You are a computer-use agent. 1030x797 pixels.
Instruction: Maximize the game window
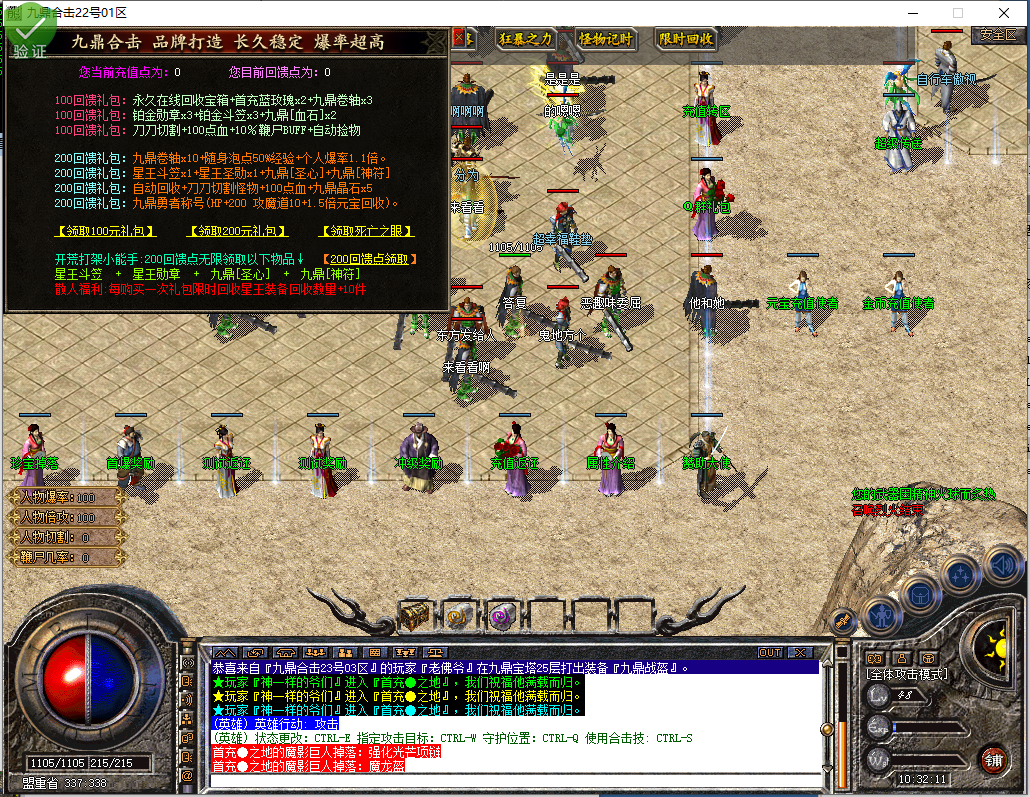pyautogui.click(x=957, y=13)
